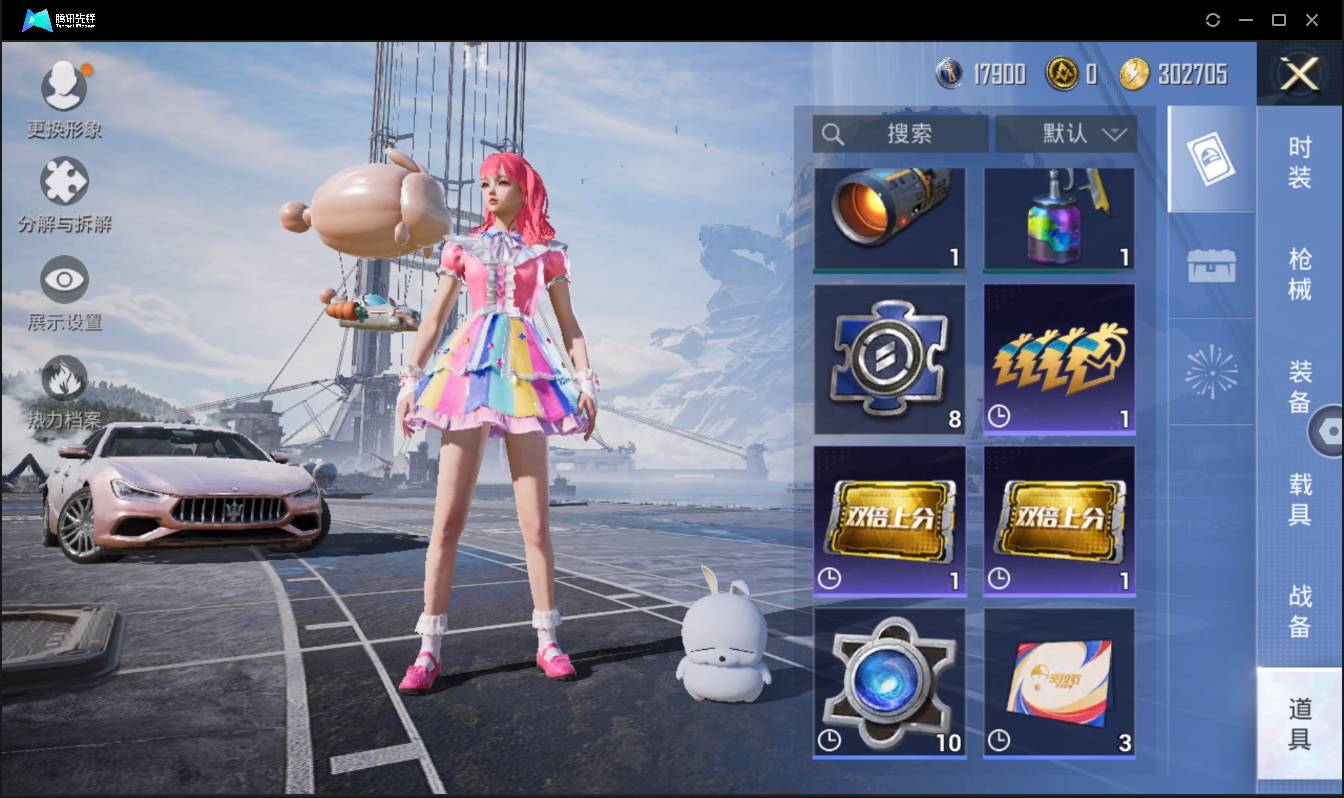This screenshot has width=1344, height=798.
Task: Open the treasure chest sub-category
Action: pos(1211,266)
